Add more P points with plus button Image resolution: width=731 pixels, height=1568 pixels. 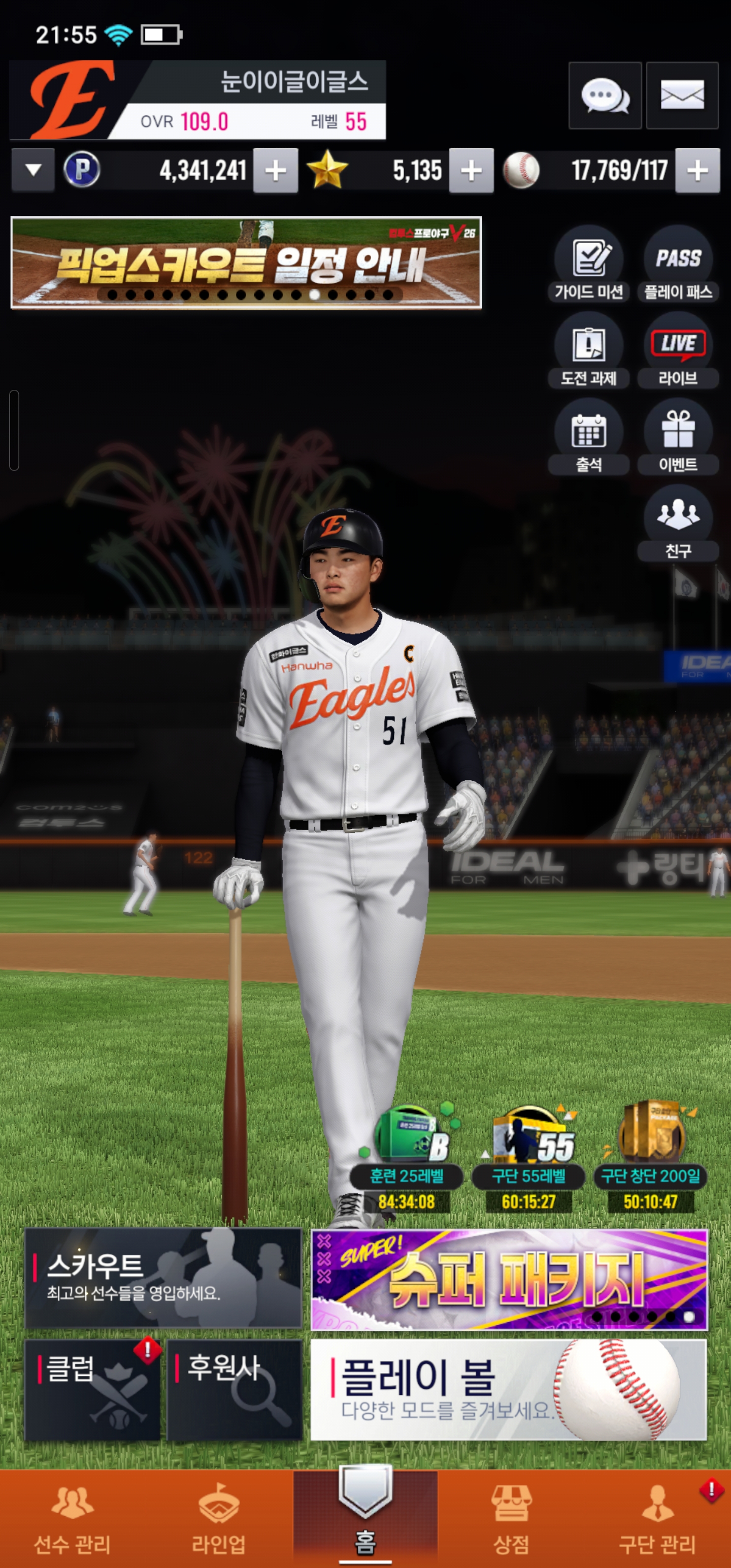tap(276, 171)
